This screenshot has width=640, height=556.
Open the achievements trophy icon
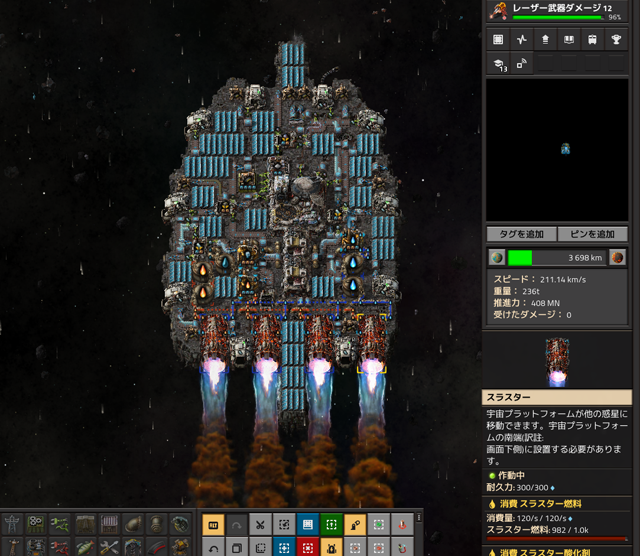[x=619, y=40]
